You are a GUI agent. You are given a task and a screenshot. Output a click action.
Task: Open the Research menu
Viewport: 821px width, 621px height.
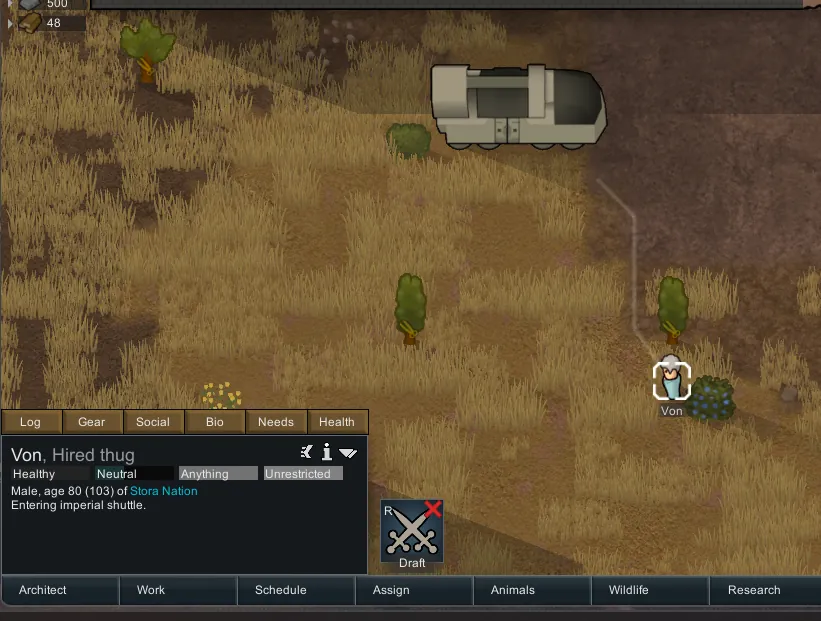click(754, 590)
